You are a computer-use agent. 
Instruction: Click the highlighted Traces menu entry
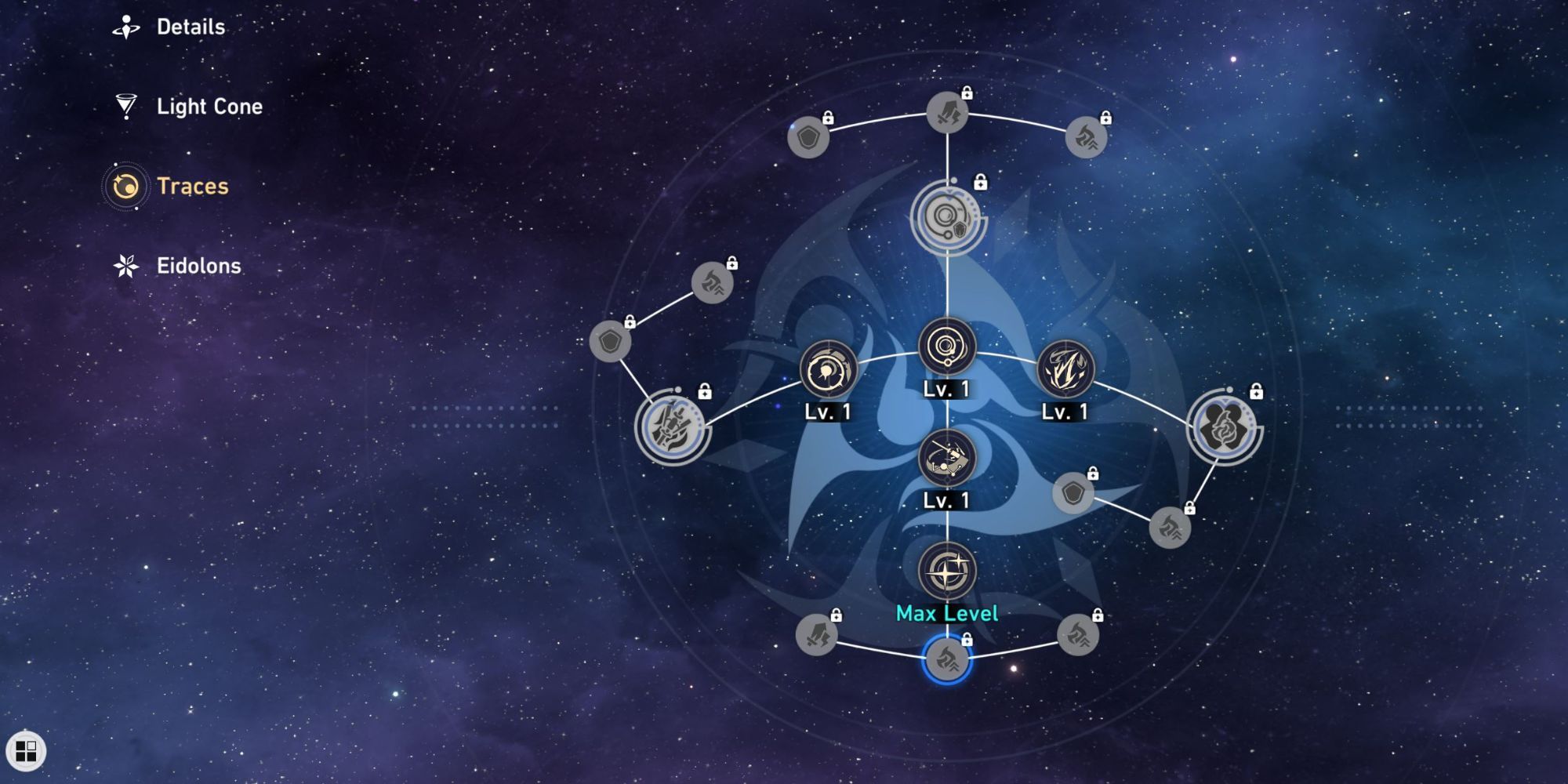pos(191,187)
